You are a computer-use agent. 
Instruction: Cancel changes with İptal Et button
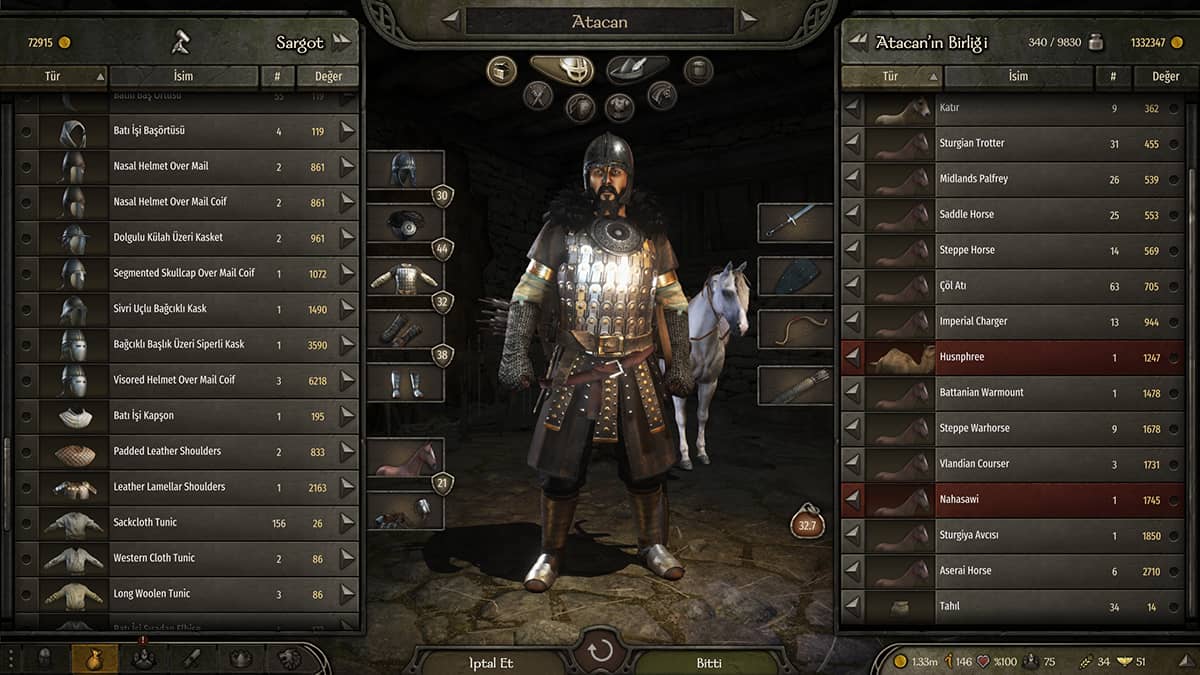(490, 662)
